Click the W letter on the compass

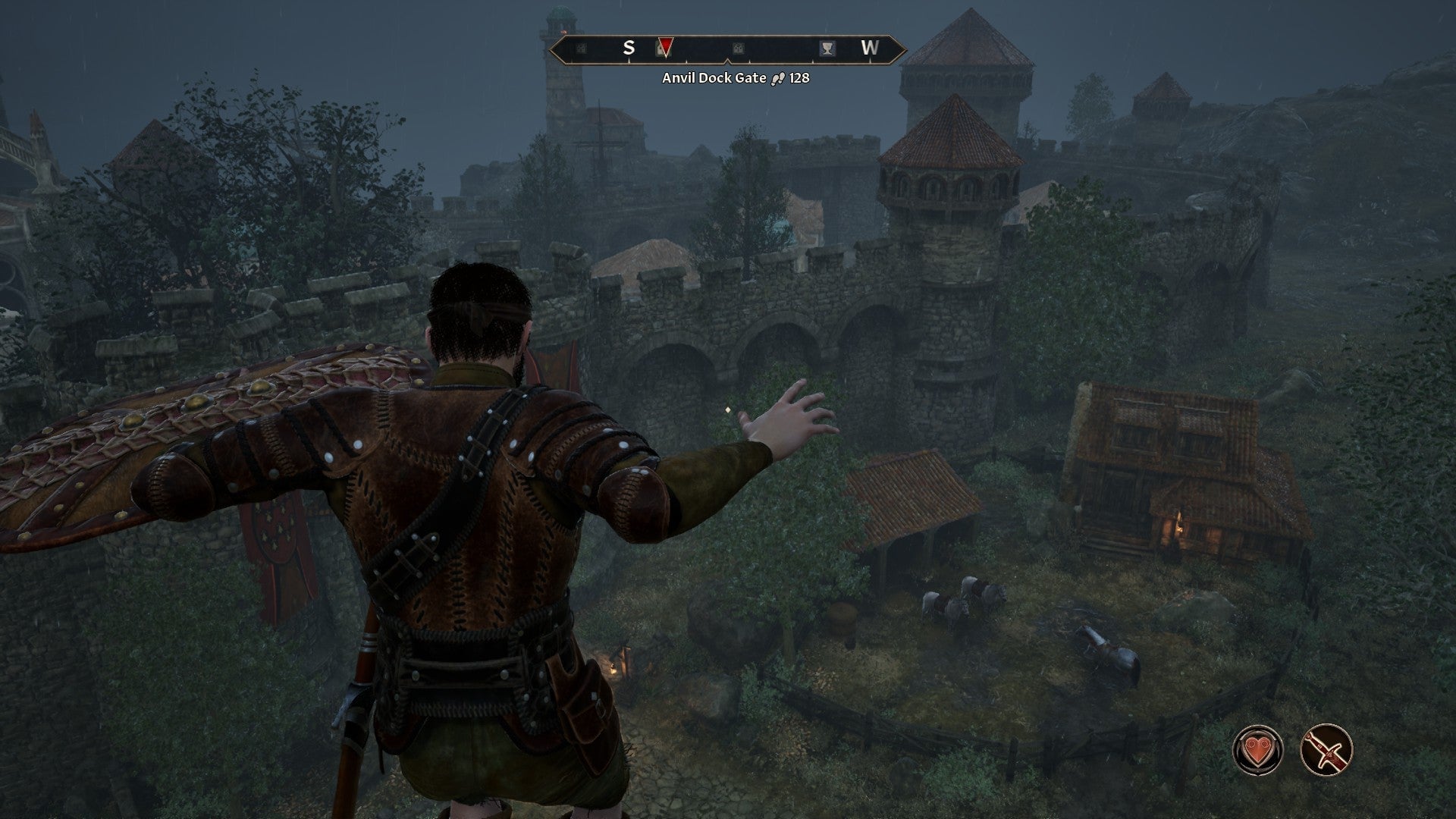(x=870, y=47)
